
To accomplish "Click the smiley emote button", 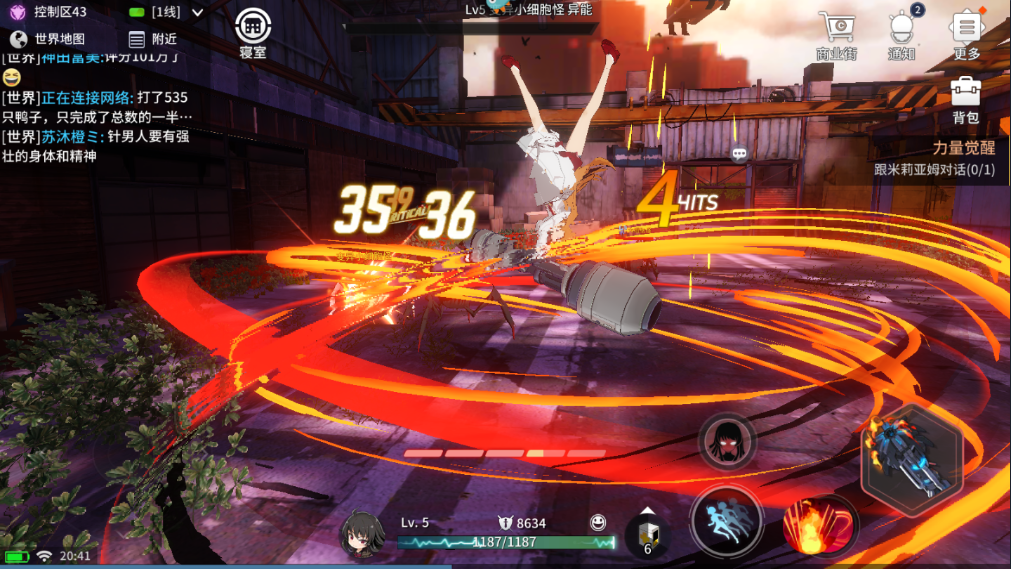I will pyautogui.click(x=598, y=522).
